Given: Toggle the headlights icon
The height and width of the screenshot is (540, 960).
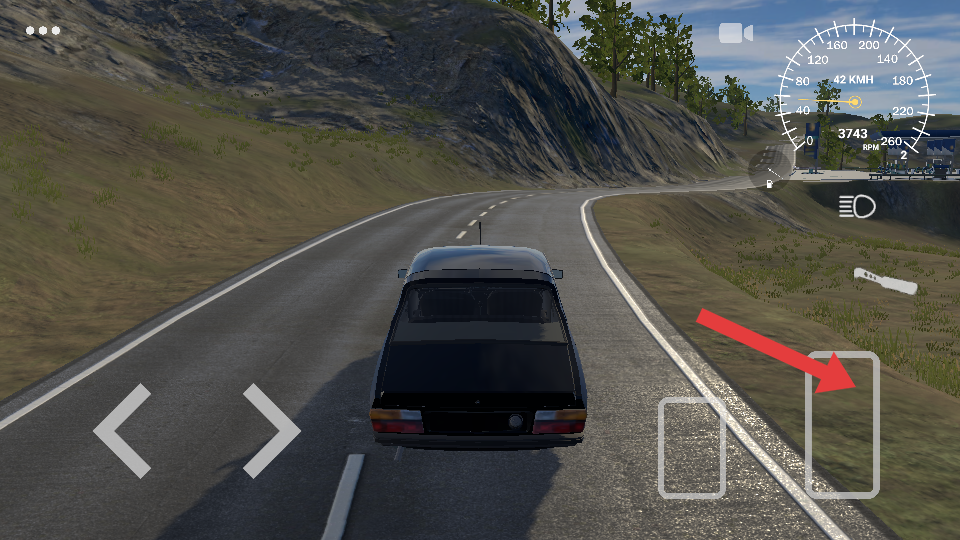Looking at the screenshot, I should click(x=857, y=207).
